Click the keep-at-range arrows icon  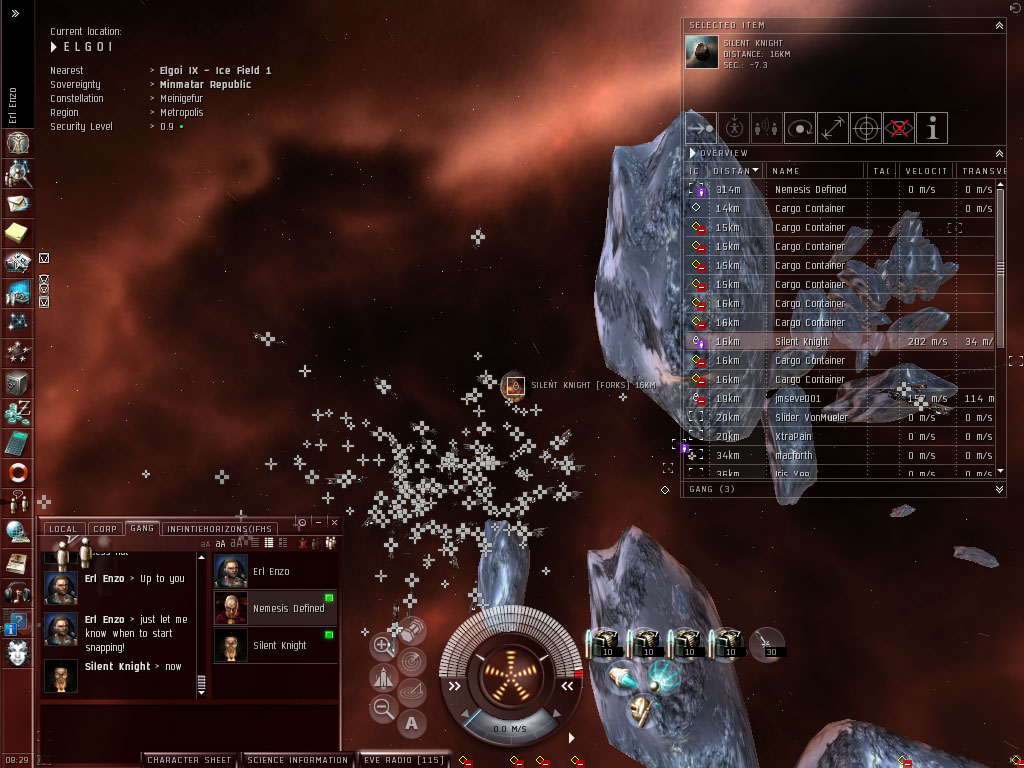(x=833, y=128)
